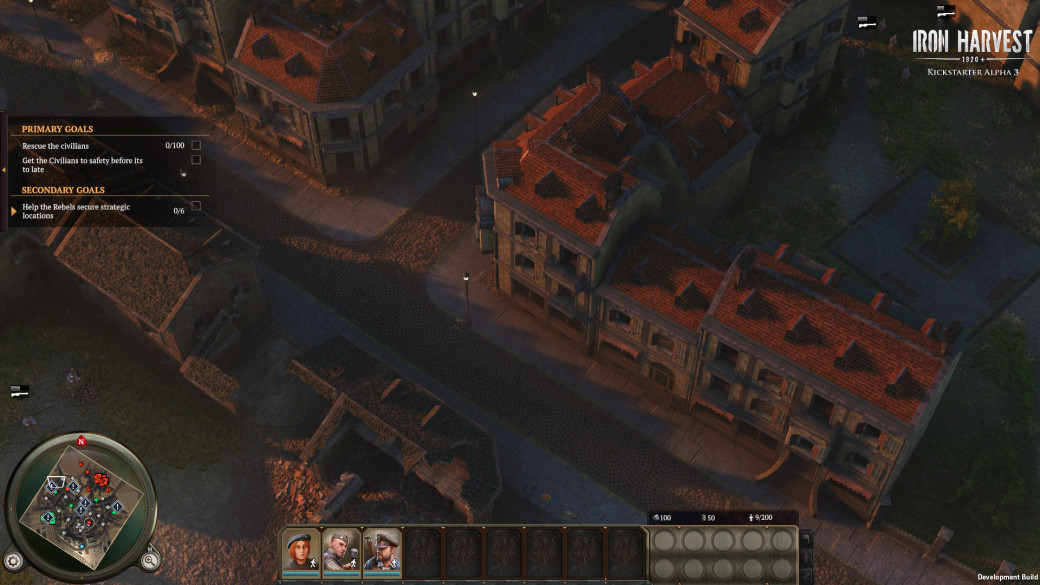Collapse the goals panel with the side arrow

[4, 172]
